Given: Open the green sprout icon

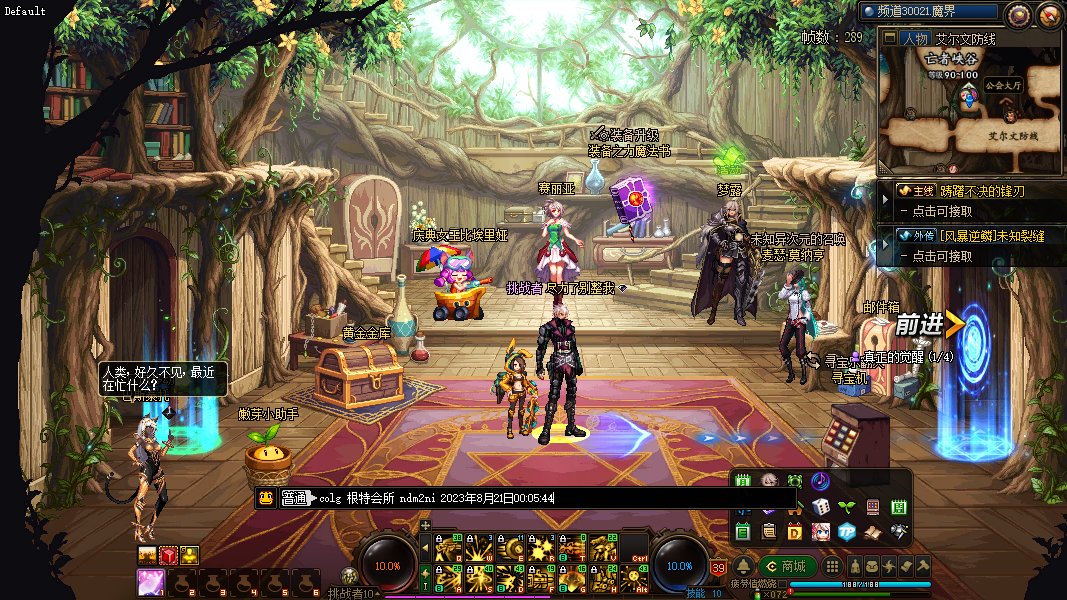Looking at the screenshot, I should 847,507.
